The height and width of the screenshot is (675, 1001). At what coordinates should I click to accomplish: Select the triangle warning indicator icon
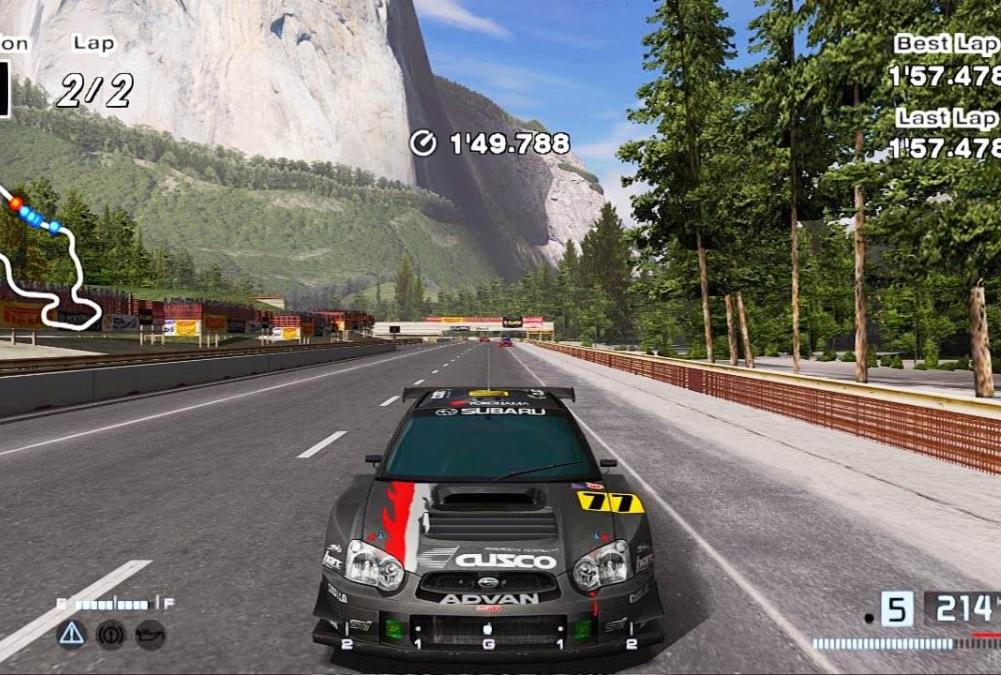[x=71, y=634]
